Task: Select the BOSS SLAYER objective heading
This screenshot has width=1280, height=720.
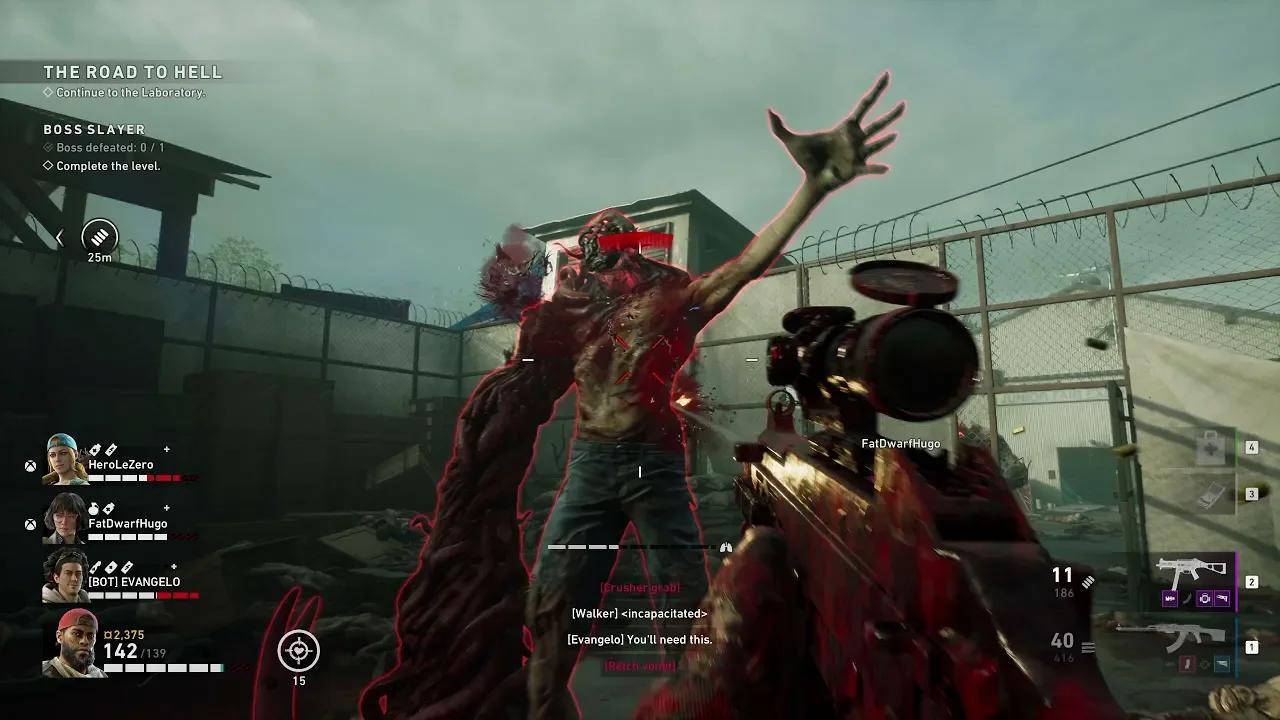Action: click(93, 130)
